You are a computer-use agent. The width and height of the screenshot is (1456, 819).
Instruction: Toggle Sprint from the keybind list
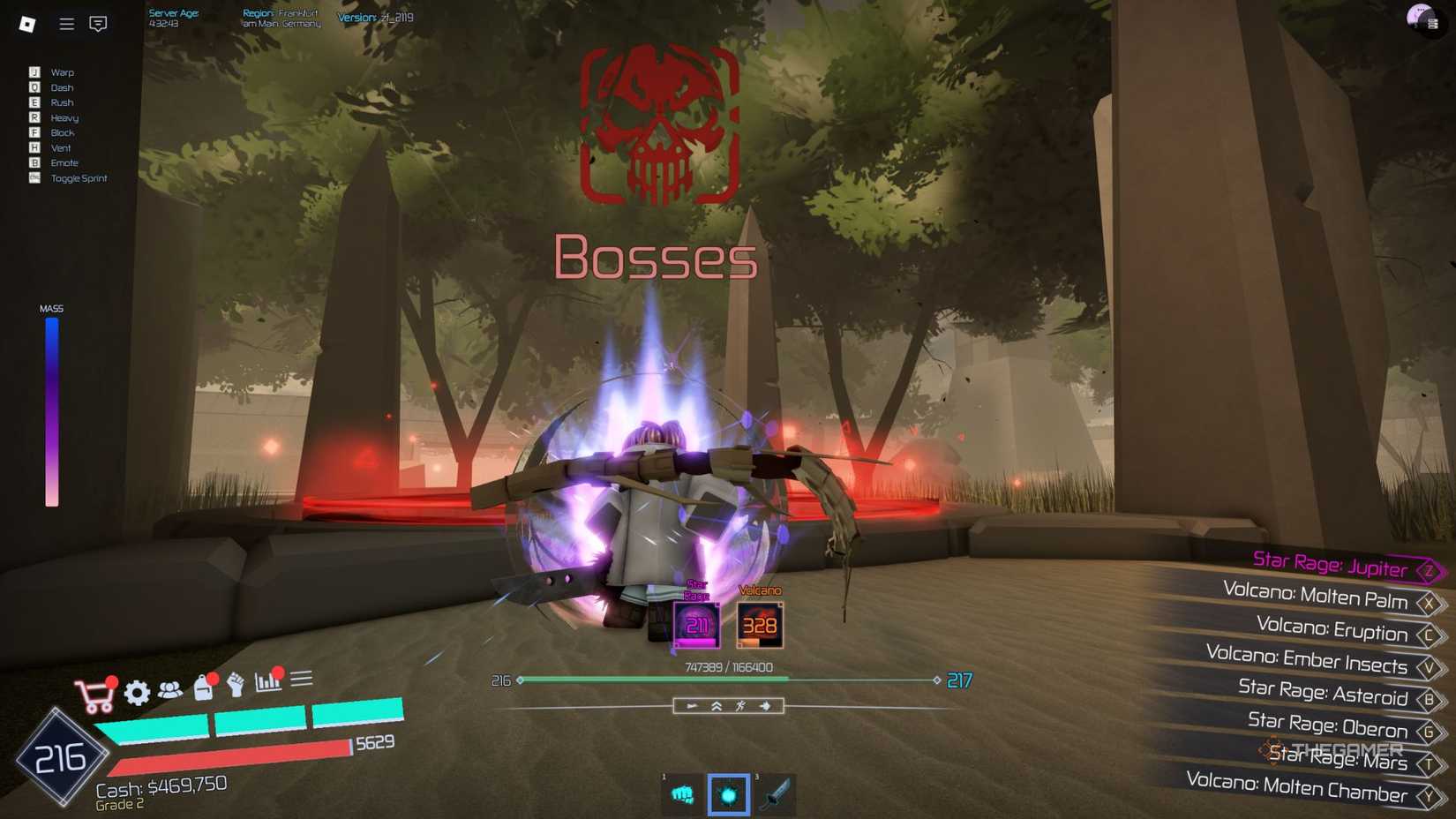pyautogui.click(x=77, y=178)
